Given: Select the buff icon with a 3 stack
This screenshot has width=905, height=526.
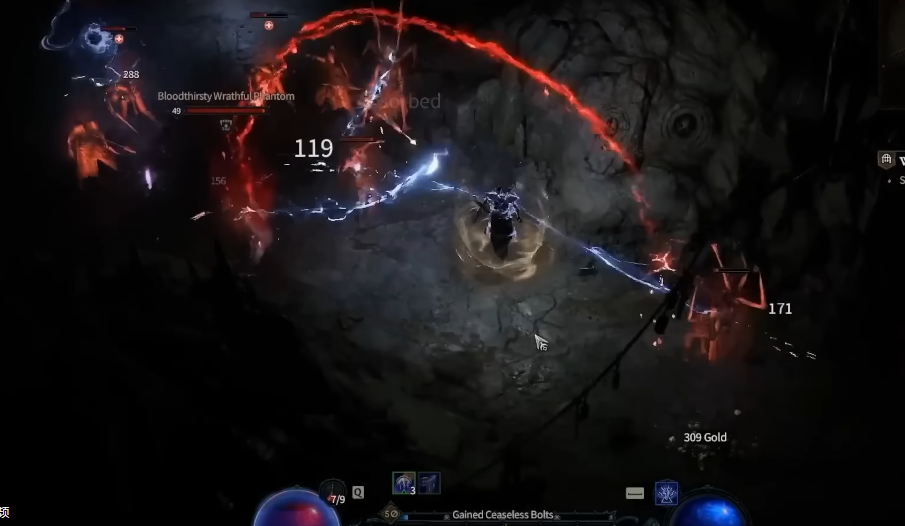Looking at the screenshot, I should point(405,483).
